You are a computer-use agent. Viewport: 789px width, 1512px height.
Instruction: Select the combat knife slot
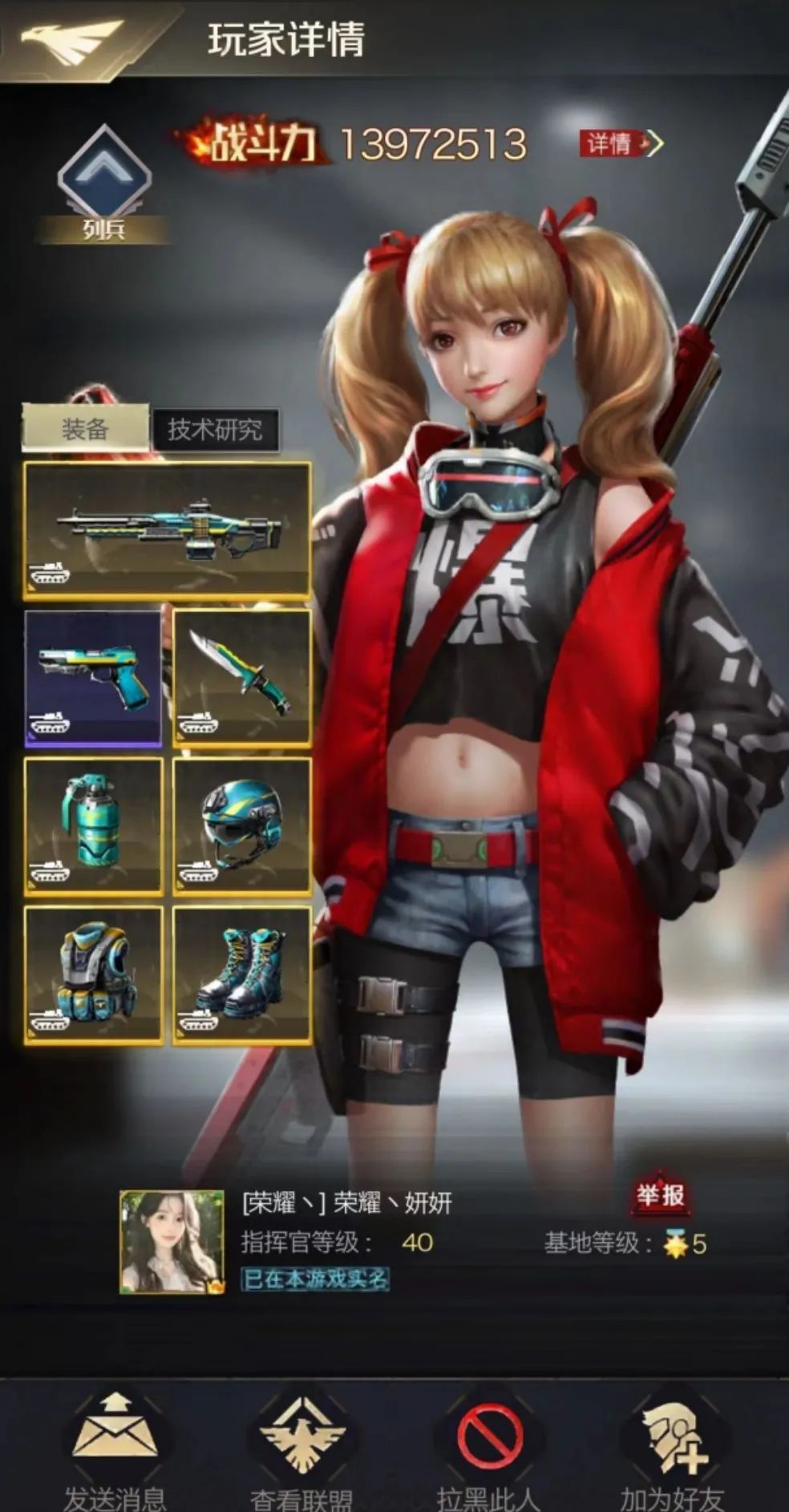tap(241, 678)
